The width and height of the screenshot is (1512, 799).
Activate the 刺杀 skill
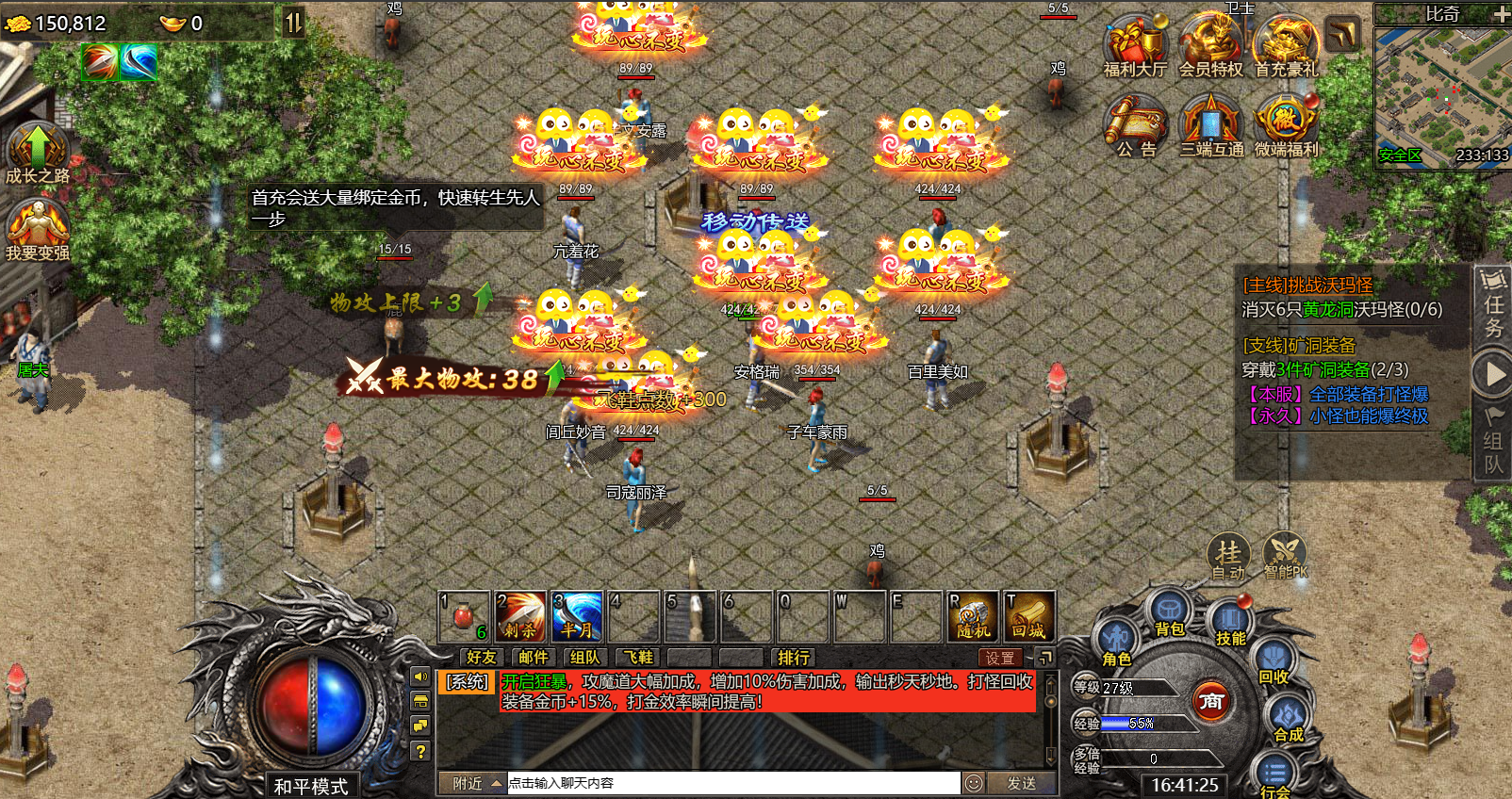point(519,617)
